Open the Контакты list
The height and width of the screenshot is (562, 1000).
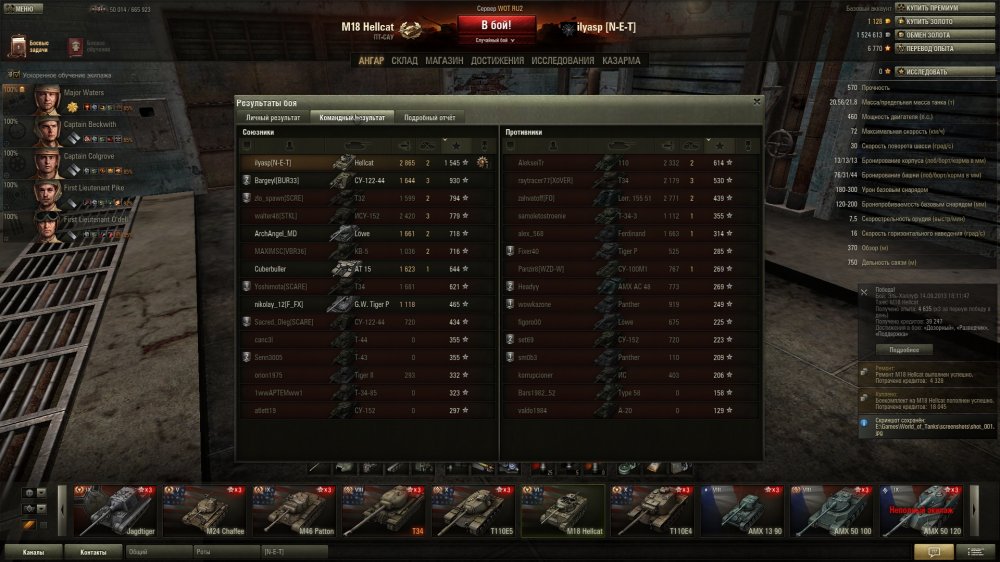(x=93, y=551)
